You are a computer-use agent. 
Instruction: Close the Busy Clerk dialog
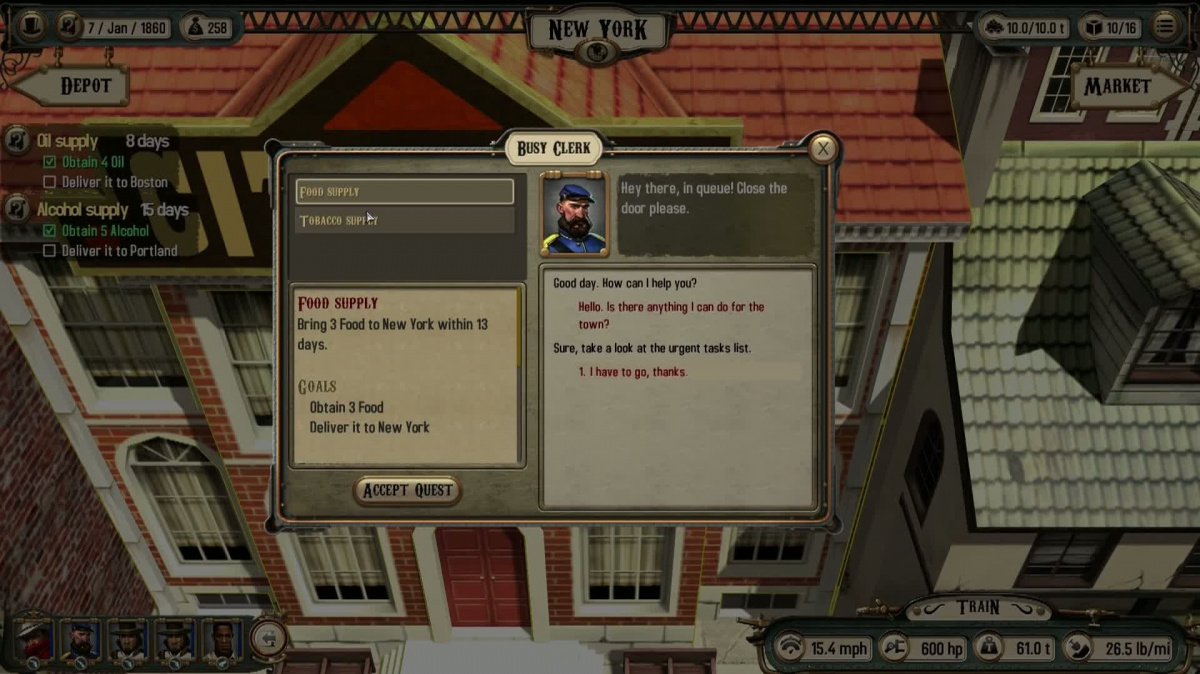[x=823, y=150]
